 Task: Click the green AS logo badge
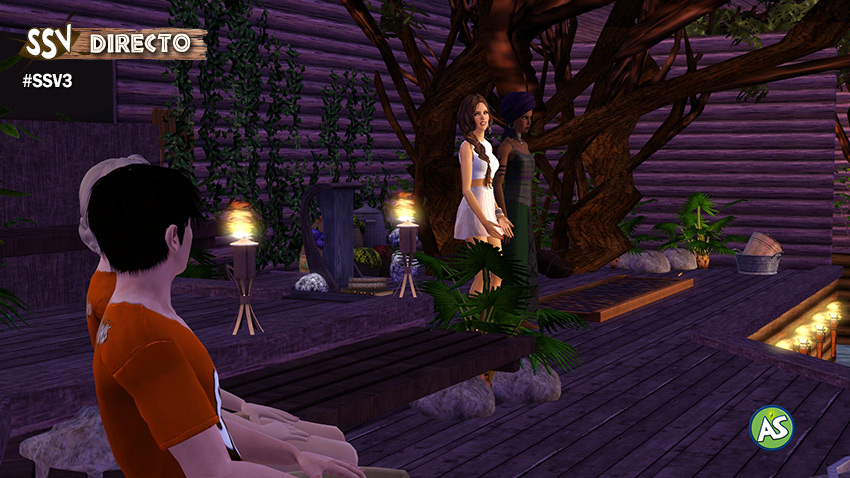(771, 426)
